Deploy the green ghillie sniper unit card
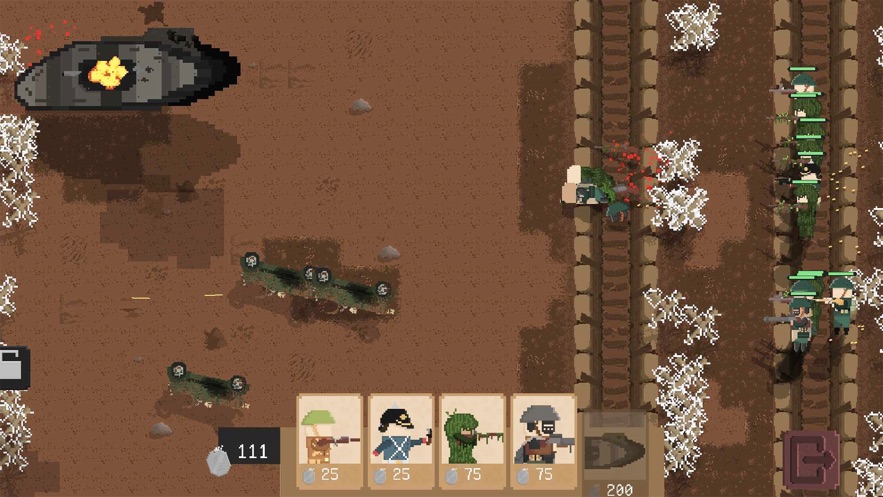Screen dimensions: 883x497 click(472, 438)
